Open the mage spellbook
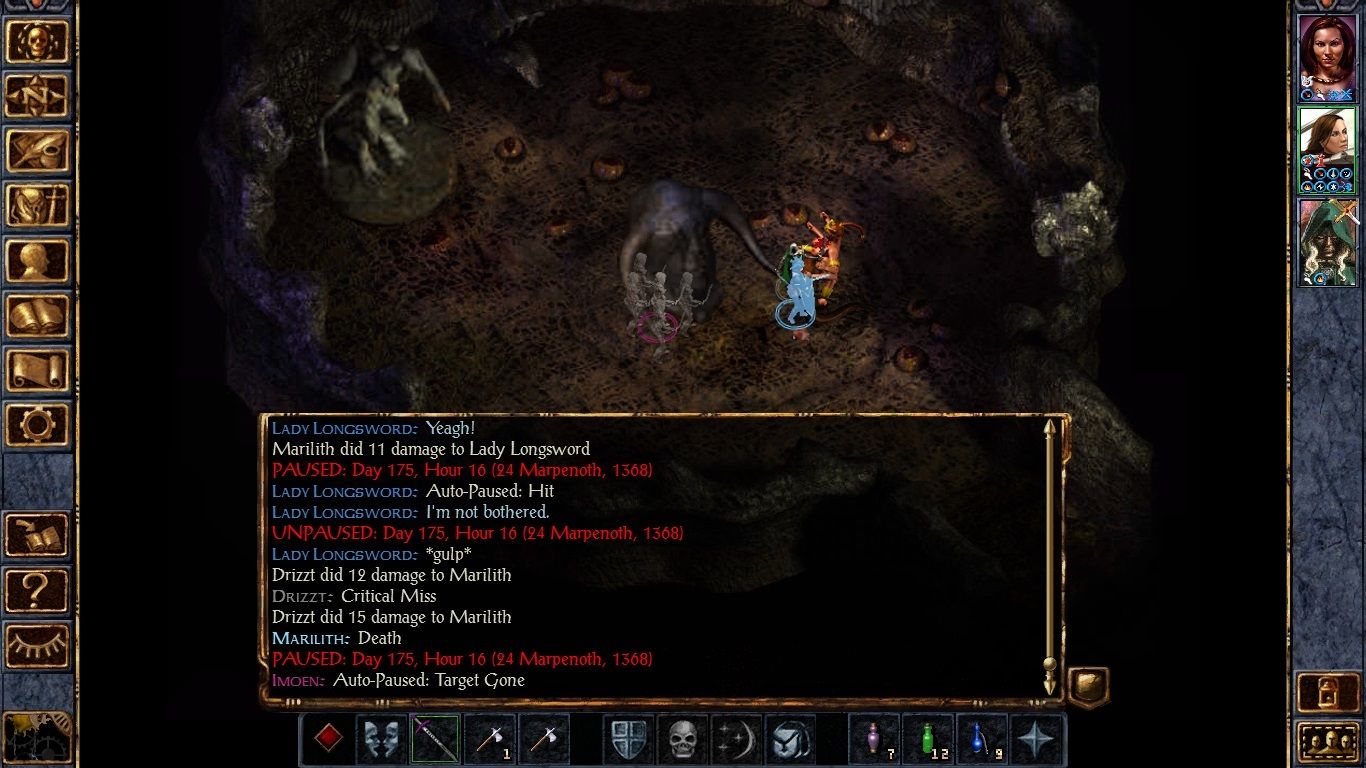This screenshot has height=768, width=1366. pyautogui.click(x=37, y=316)
